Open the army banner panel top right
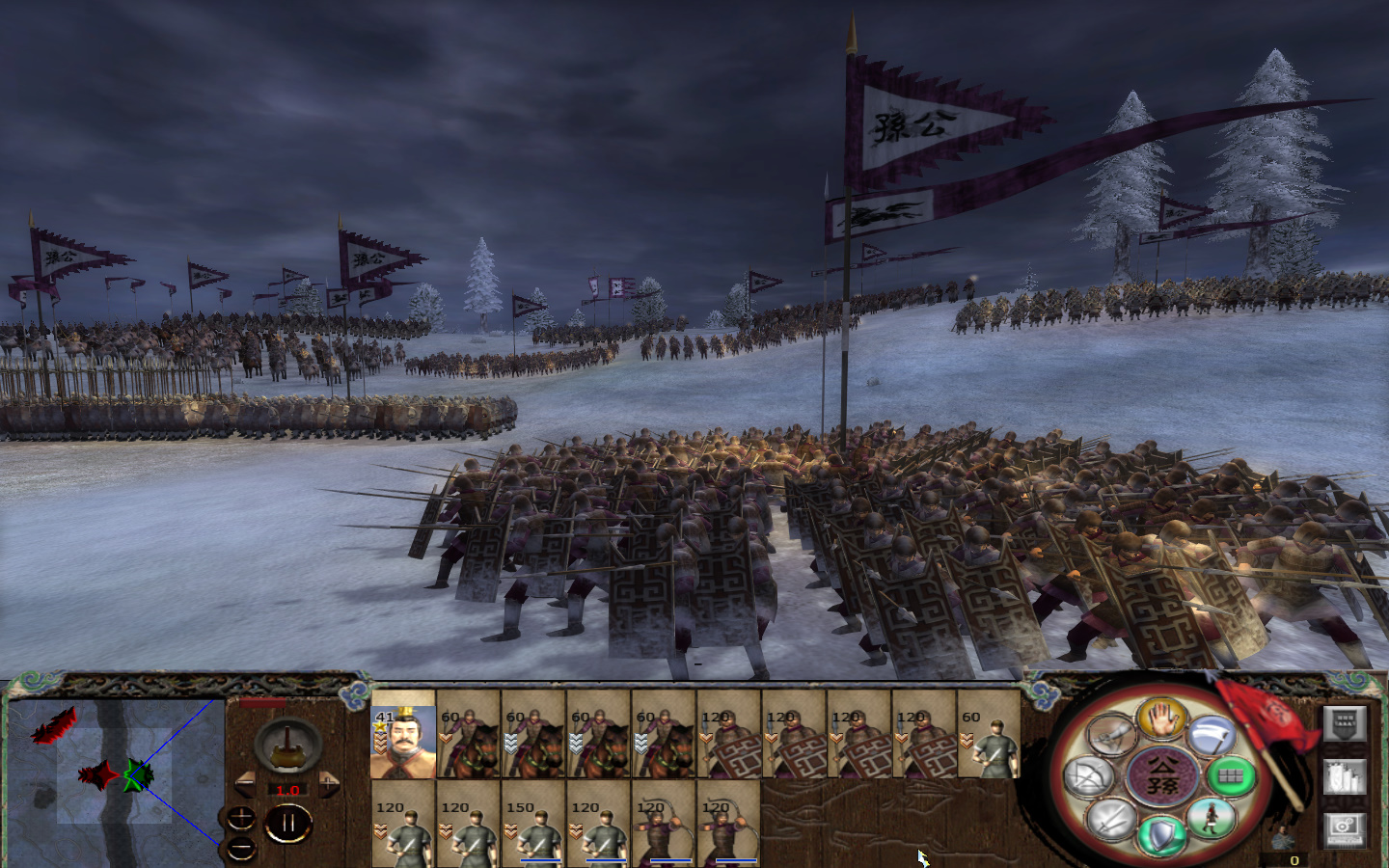The height and width of the screenshot is (868, 1389). coord(1344,724)
